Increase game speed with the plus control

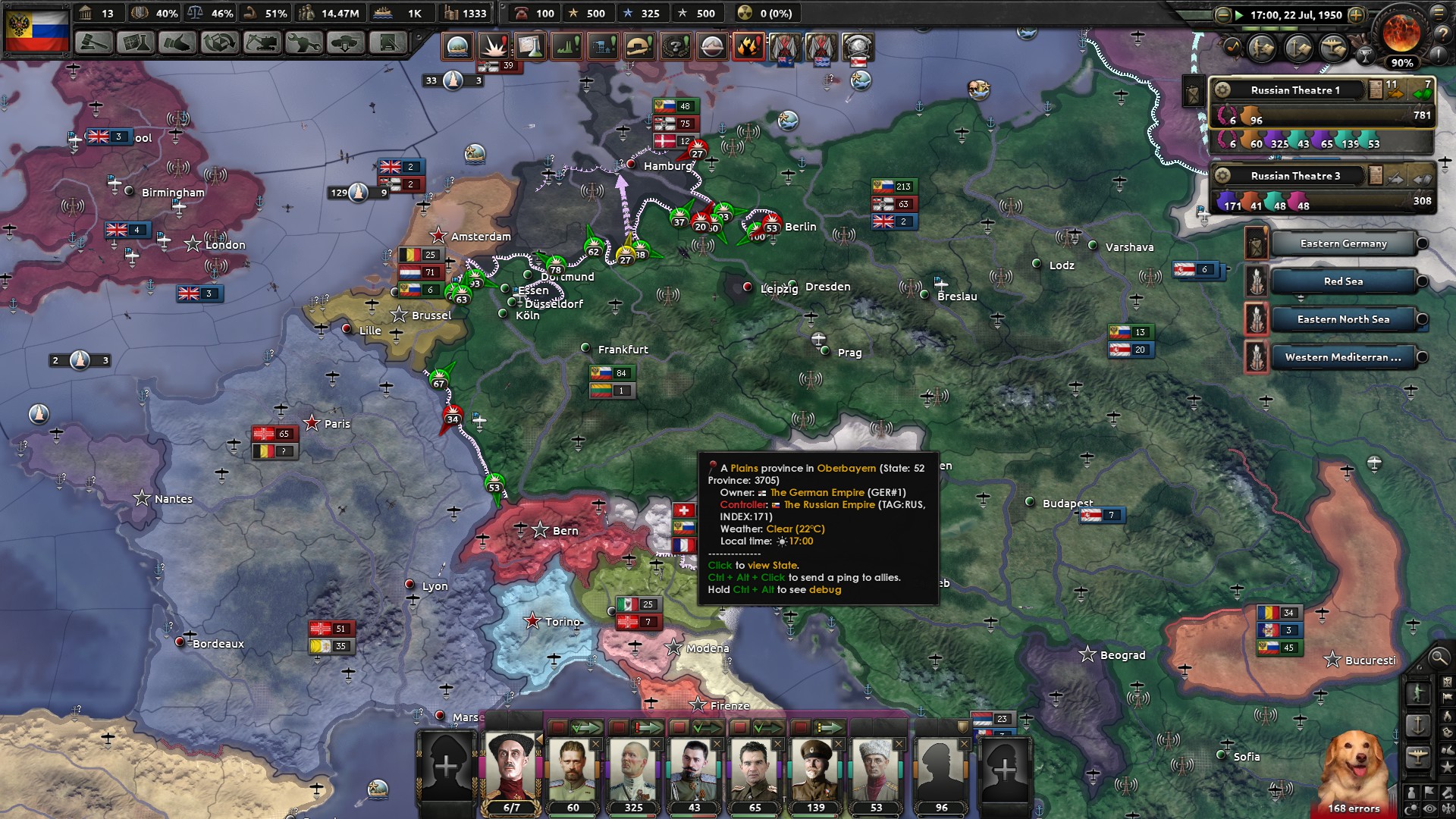click(x=1356, y=15)
